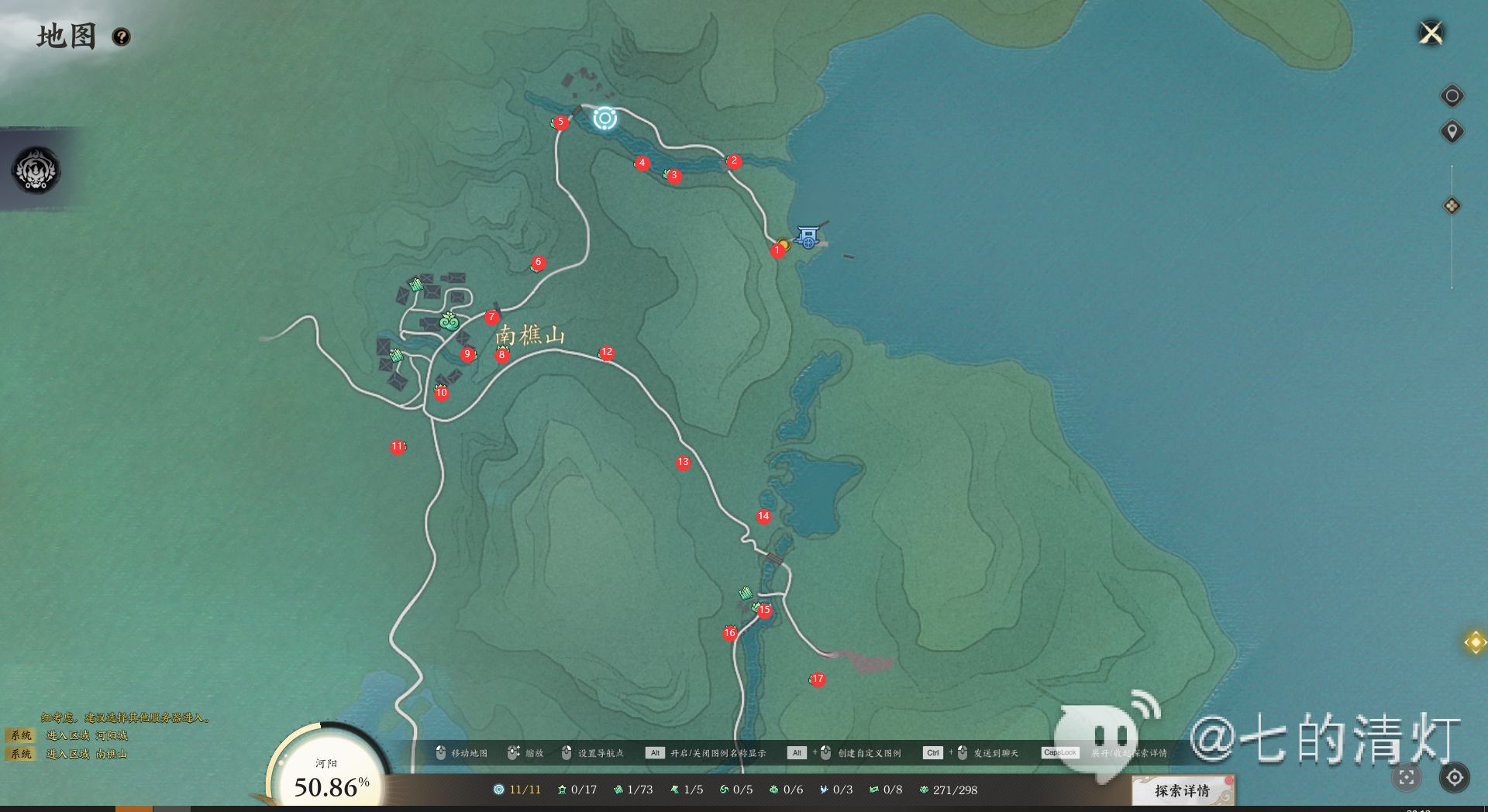This screenshot has height=812, width=1488.
Task: Select the beast mask icon on left panel
Action: [36, 170]
